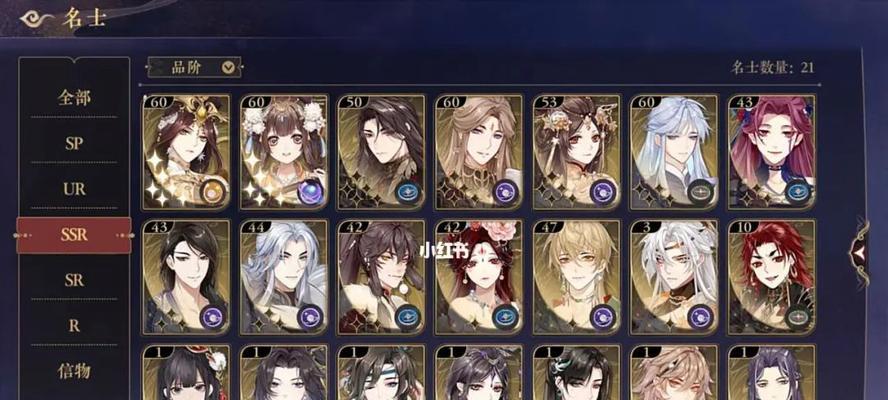Select the level 50 dark-haired character card

380,151
